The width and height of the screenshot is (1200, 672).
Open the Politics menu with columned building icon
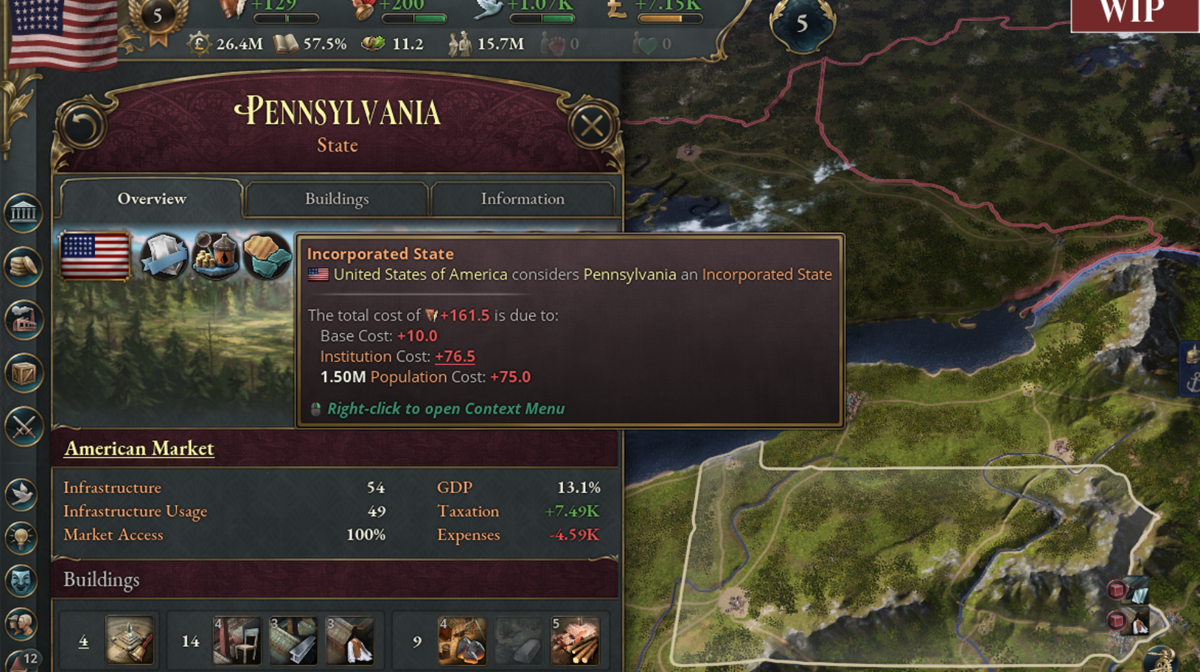point(23,213)
